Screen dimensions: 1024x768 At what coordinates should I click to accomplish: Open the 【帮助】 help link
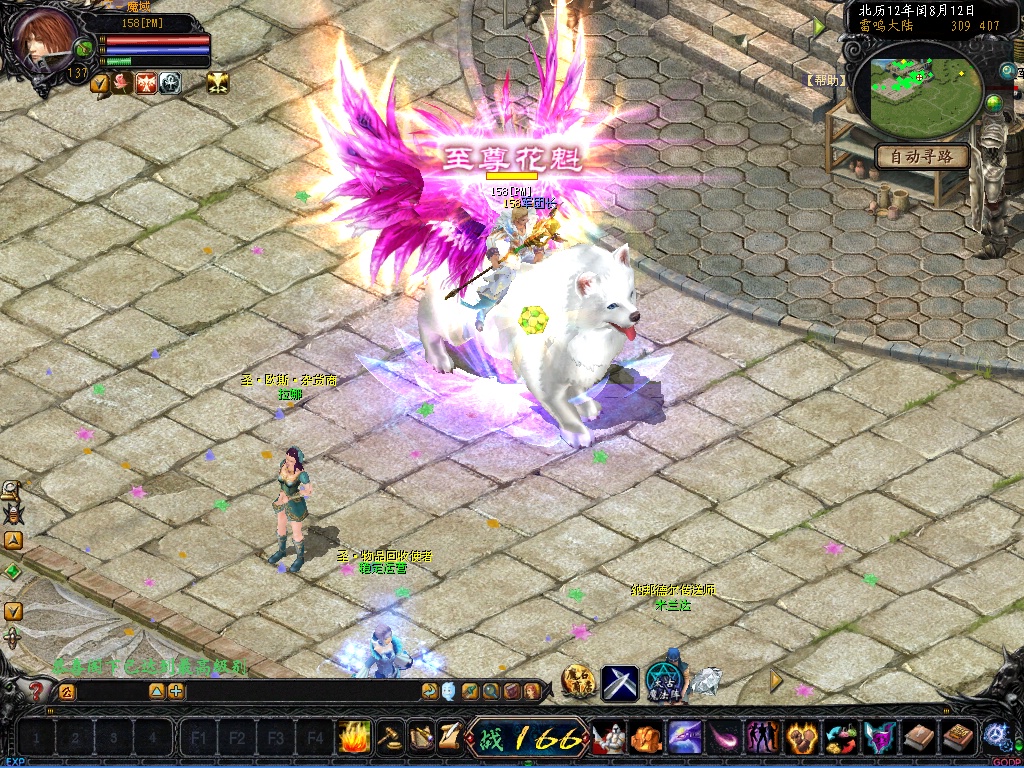pos(826,80)
